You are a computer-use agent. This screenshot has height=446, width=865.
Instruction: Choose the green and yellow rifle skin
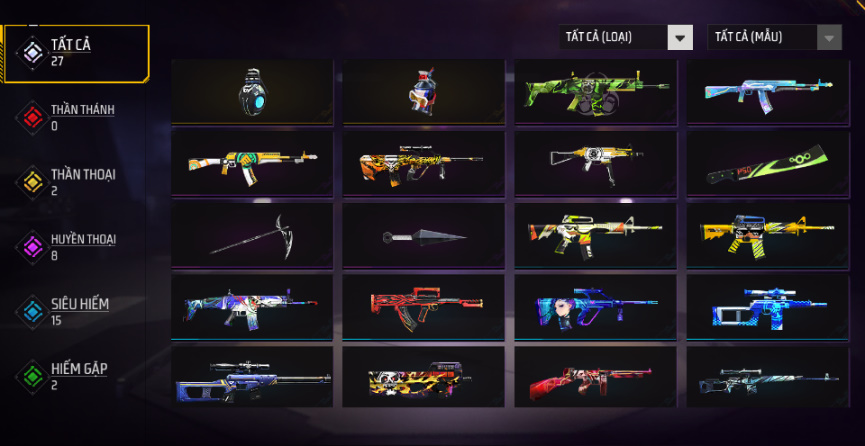(595, 91)
